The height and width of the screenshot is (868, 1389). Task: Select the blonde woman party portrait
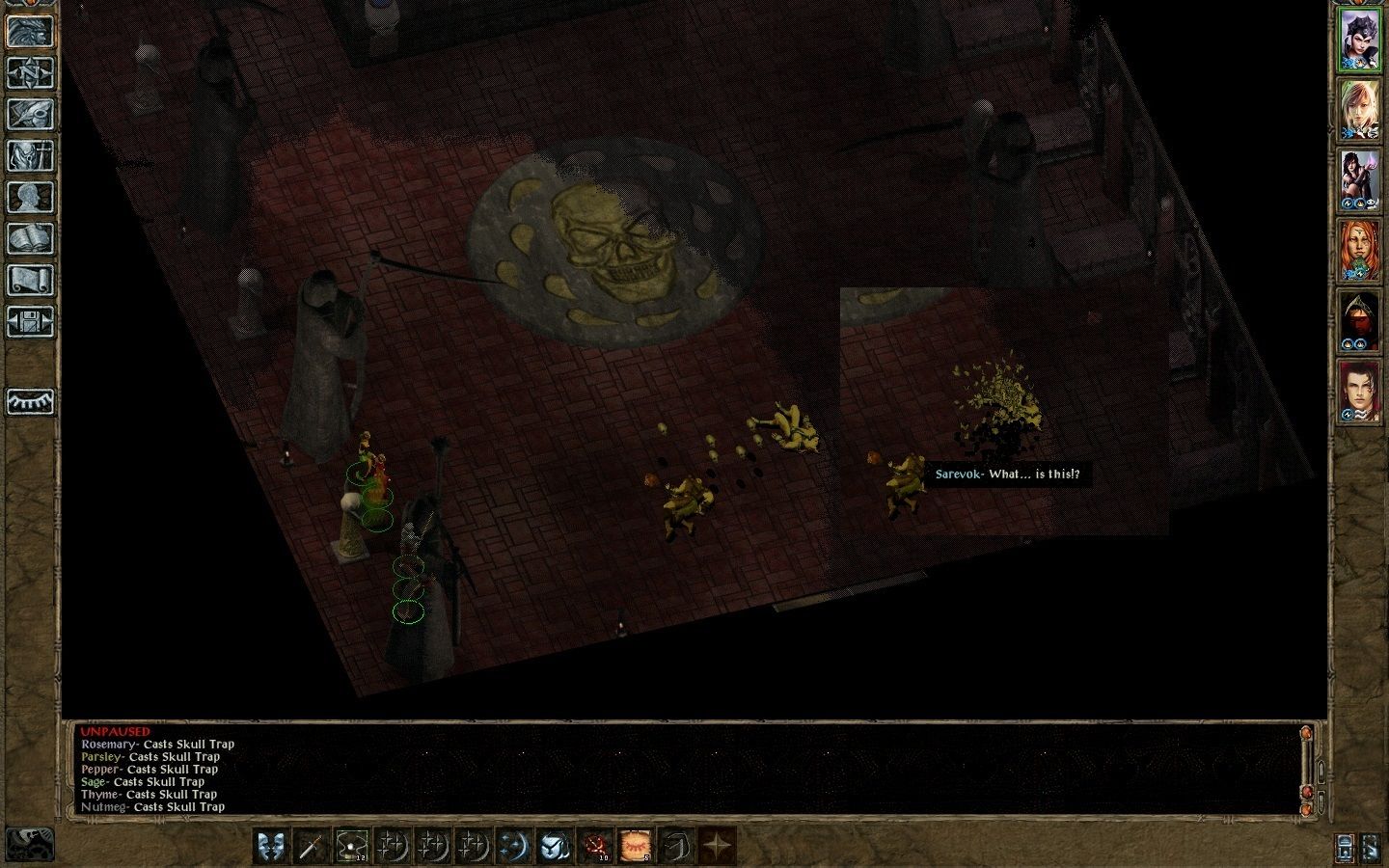pyautogui.click(x=1360, y=110)
